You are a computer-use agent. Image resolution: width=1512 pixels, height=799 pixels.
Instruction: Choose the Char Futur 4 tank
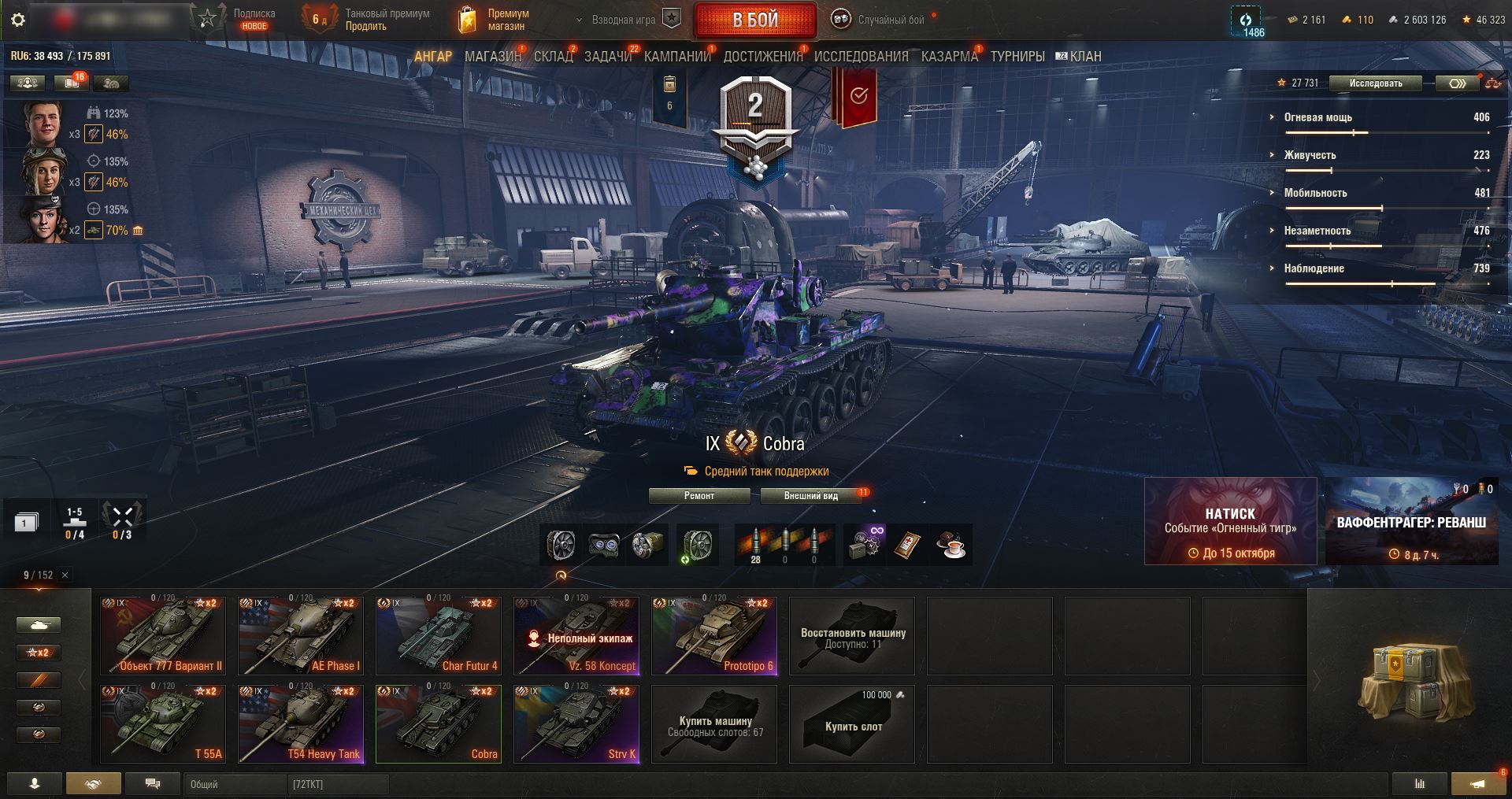pos(439,636)
